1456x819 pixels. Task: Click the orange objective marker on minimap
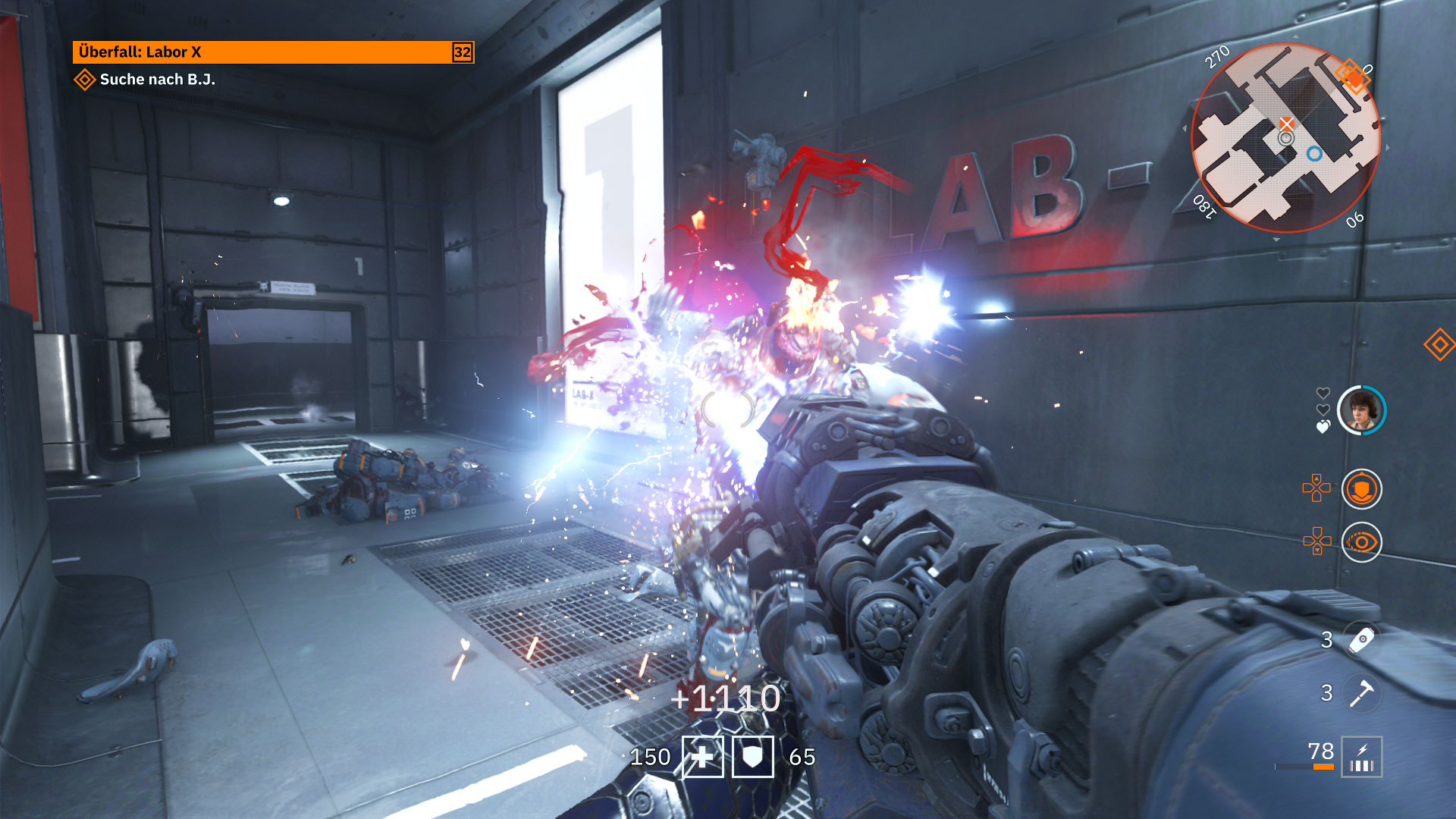(1352, 75)
